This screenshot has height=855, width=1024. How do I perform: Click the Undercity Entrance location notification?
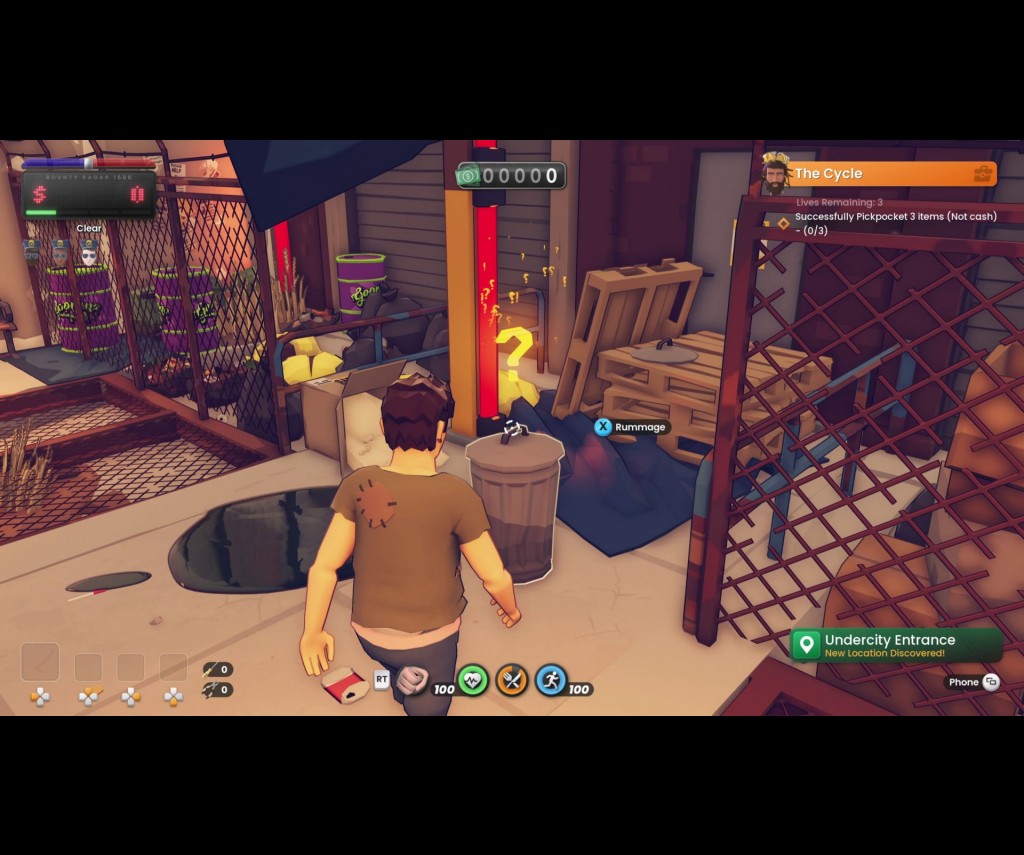click(896, 645)
